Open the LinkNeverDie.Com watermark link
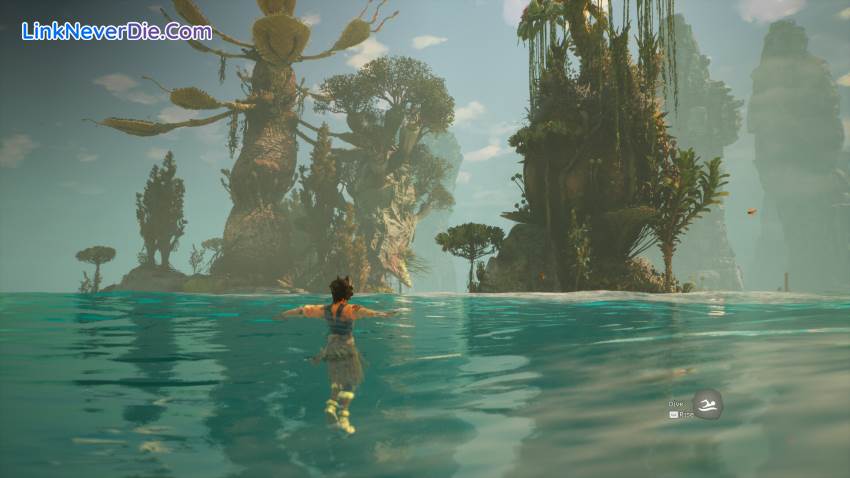Image resolution: width=850 pixels, height=478 pixels. [x=116, y=31]
